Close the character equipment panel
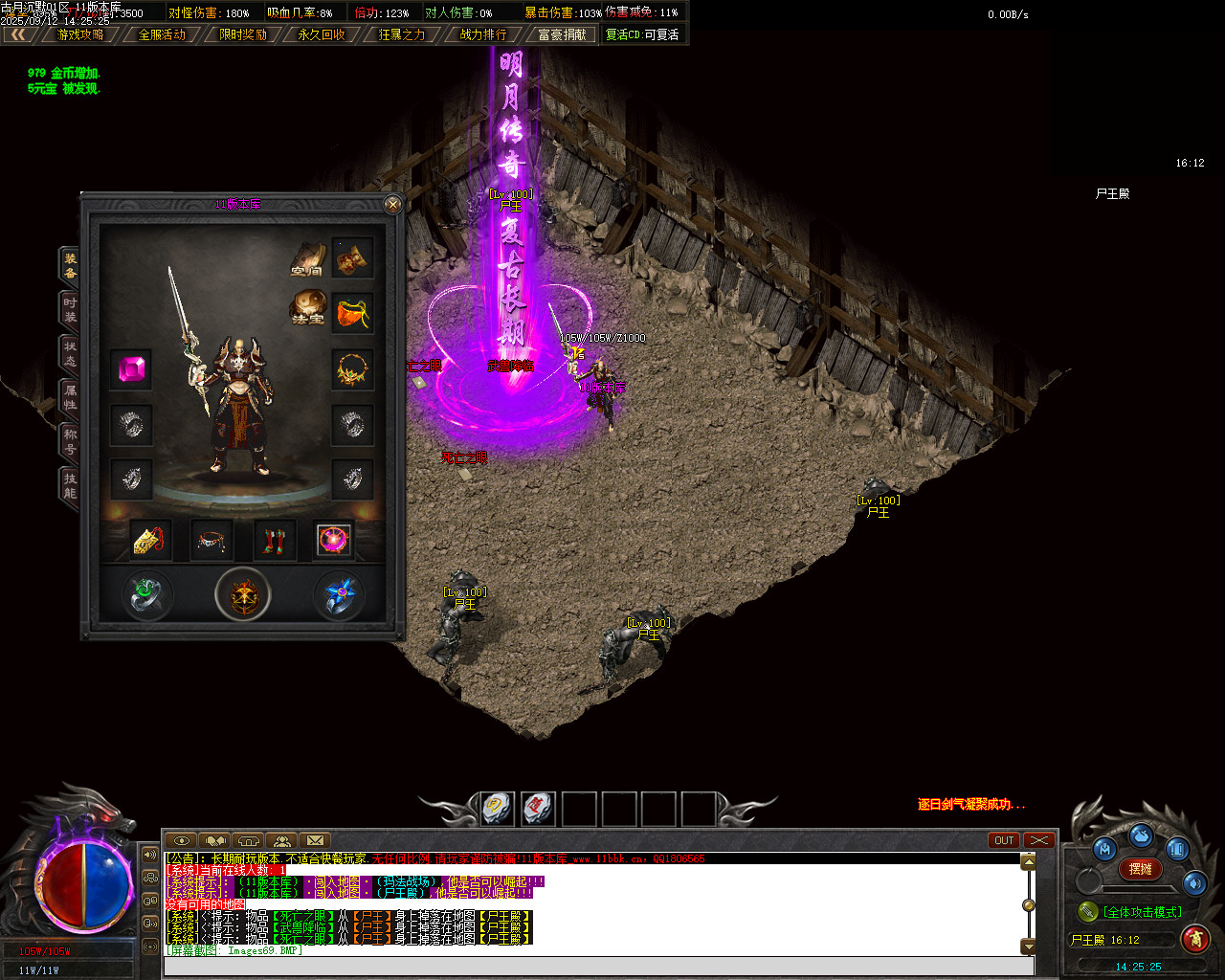Image resolution: width=1225 pixels, height=980 pixels. point(392,204)
